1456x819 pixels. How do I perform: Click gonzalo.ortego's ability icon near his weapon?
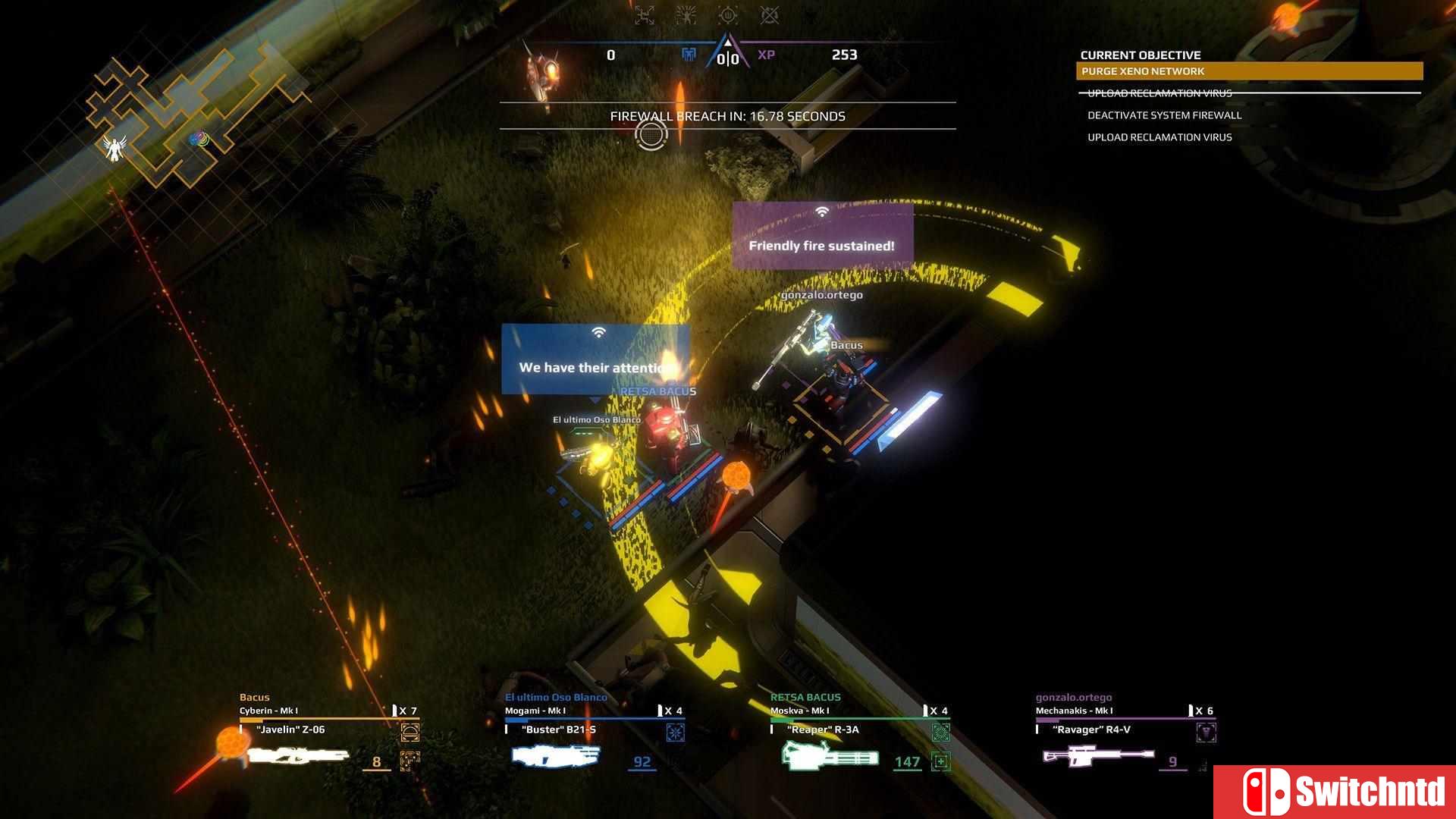1206,732
